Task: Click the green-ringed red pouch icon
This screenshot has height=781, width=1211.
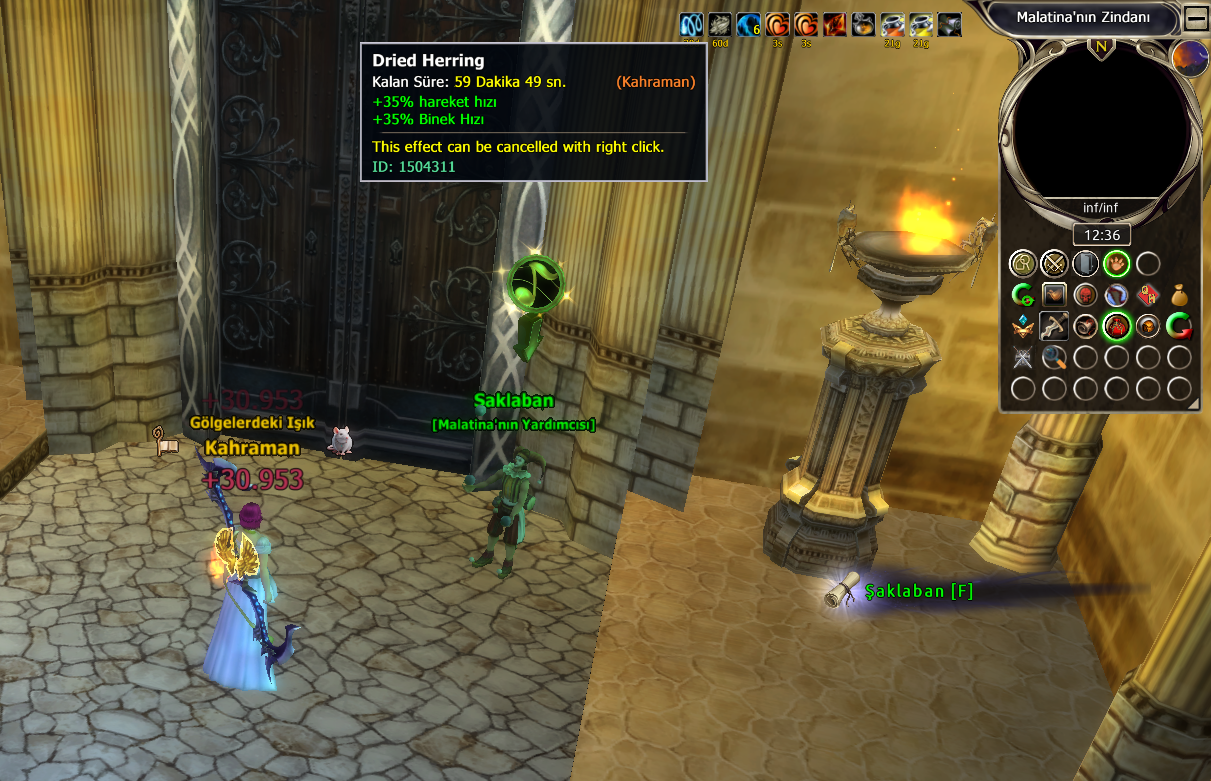Action: (1116, 326)
